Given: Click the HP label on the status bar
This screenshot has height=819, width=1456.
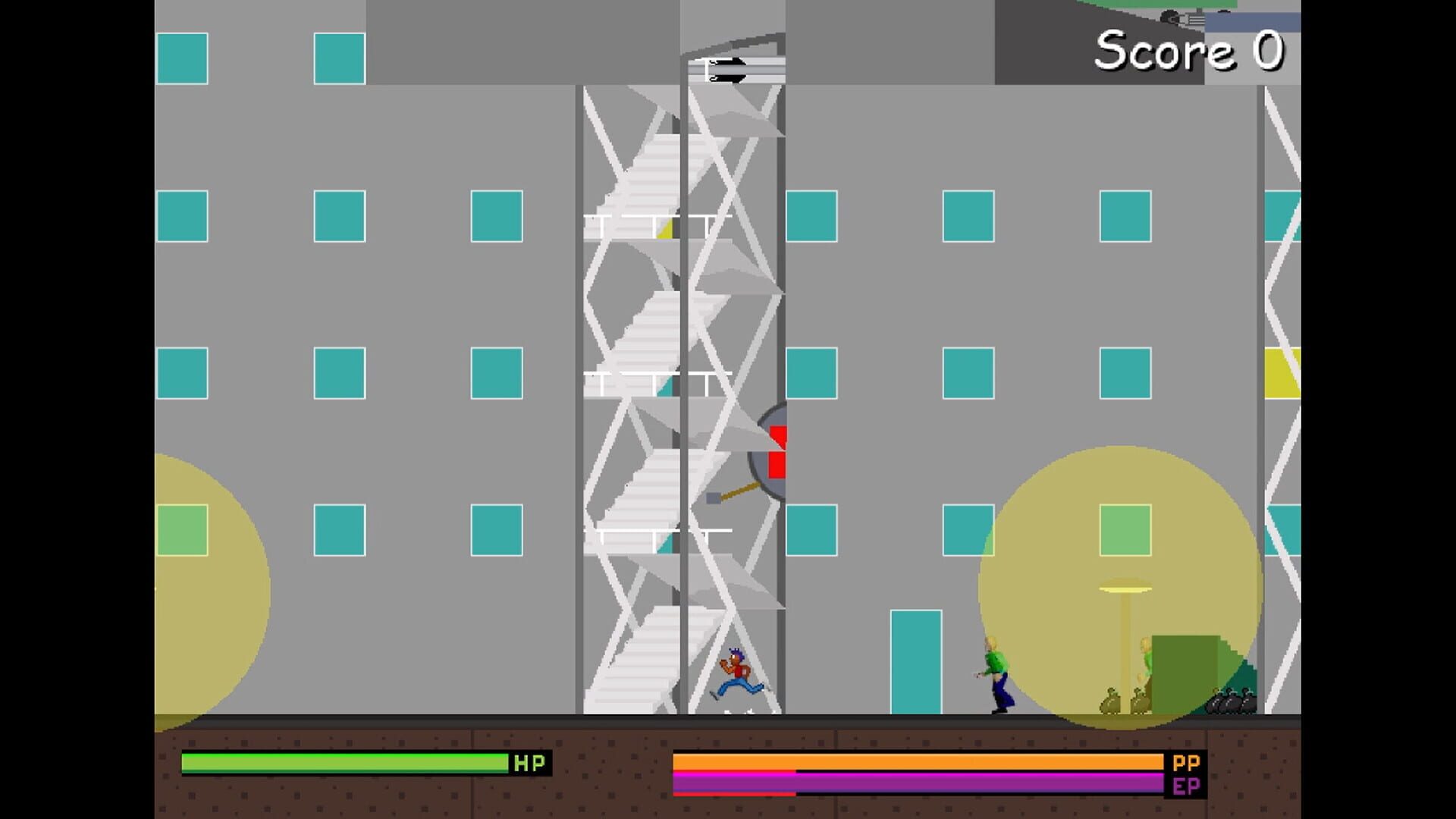Looking at the screenshot, I should click(x=531, y=761).
